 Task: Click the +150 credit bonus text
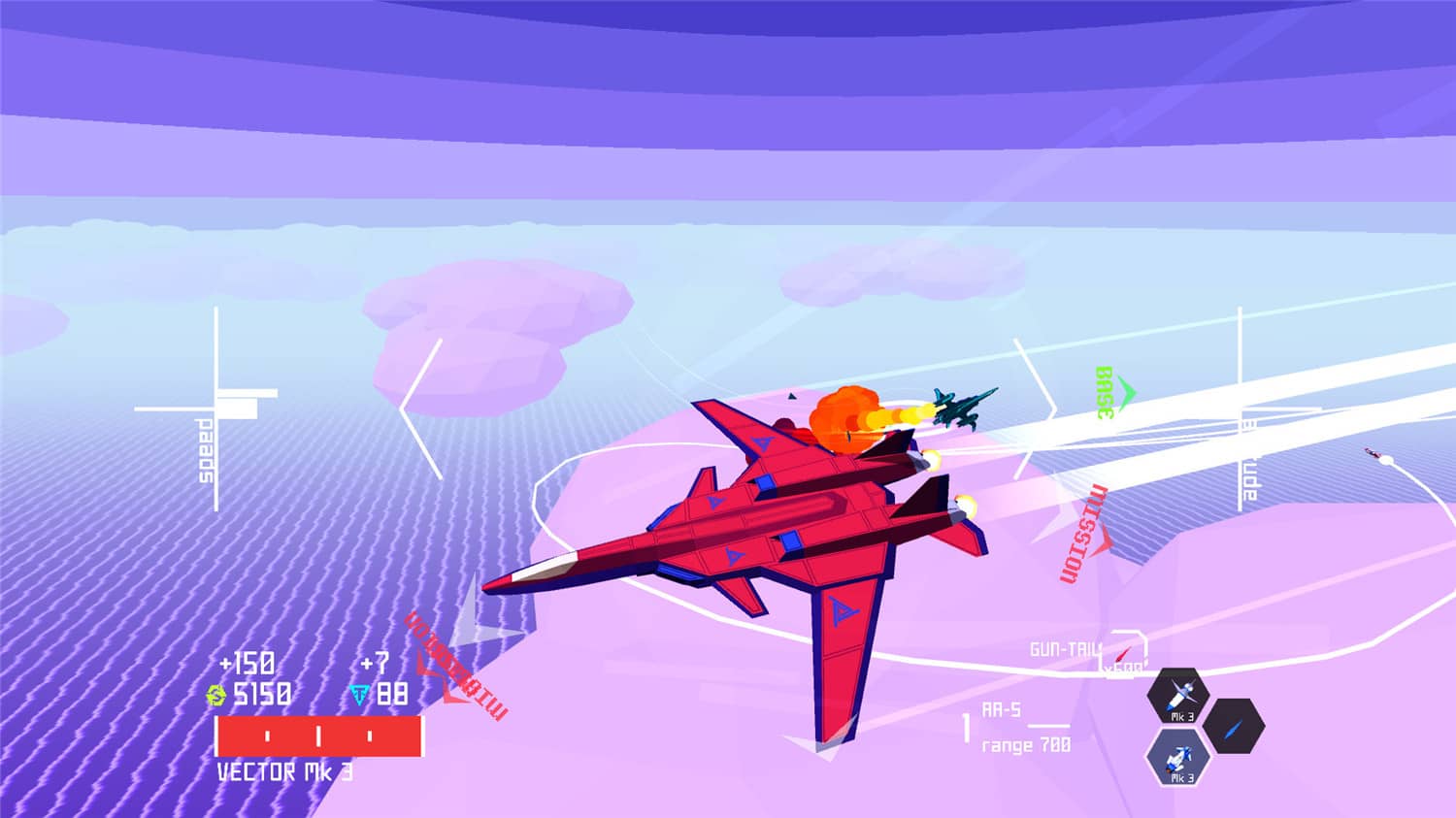[x=248, y=664]
